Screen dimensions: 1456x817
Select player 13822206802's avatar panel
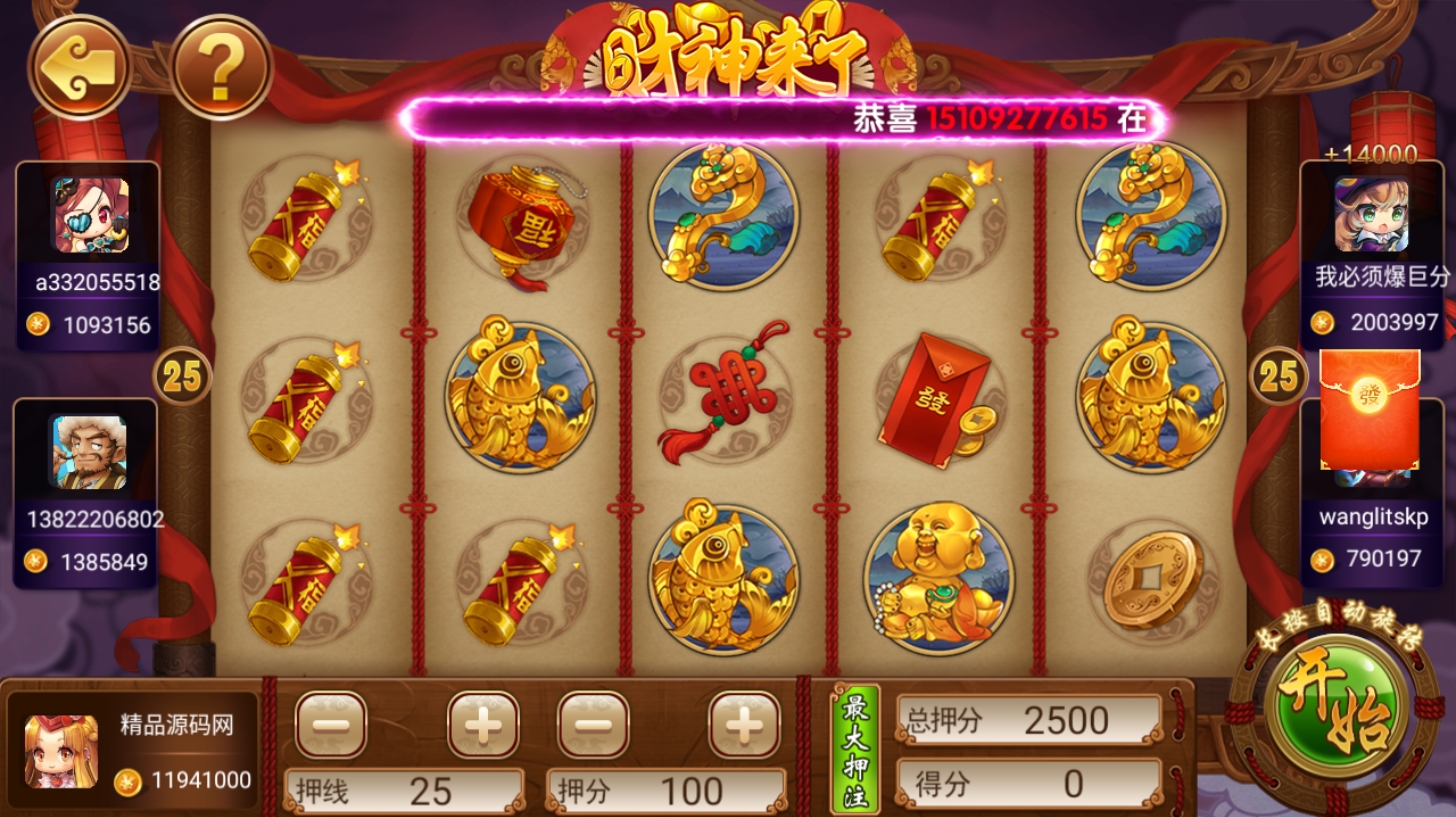pos(87,492)
